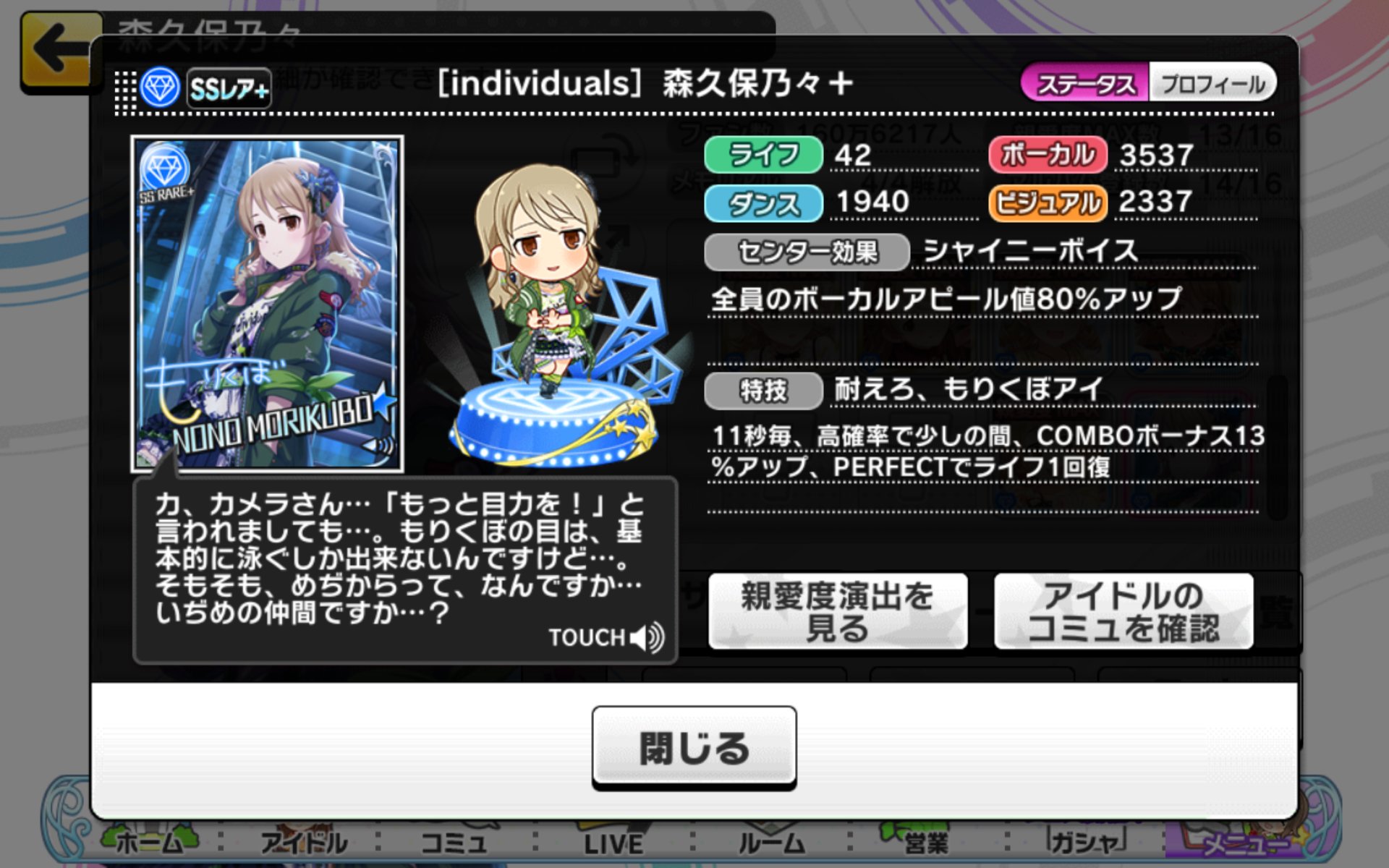Select the ステータス tab
The width and height of the screenshot is (1389, 868).
(1085, 83)
